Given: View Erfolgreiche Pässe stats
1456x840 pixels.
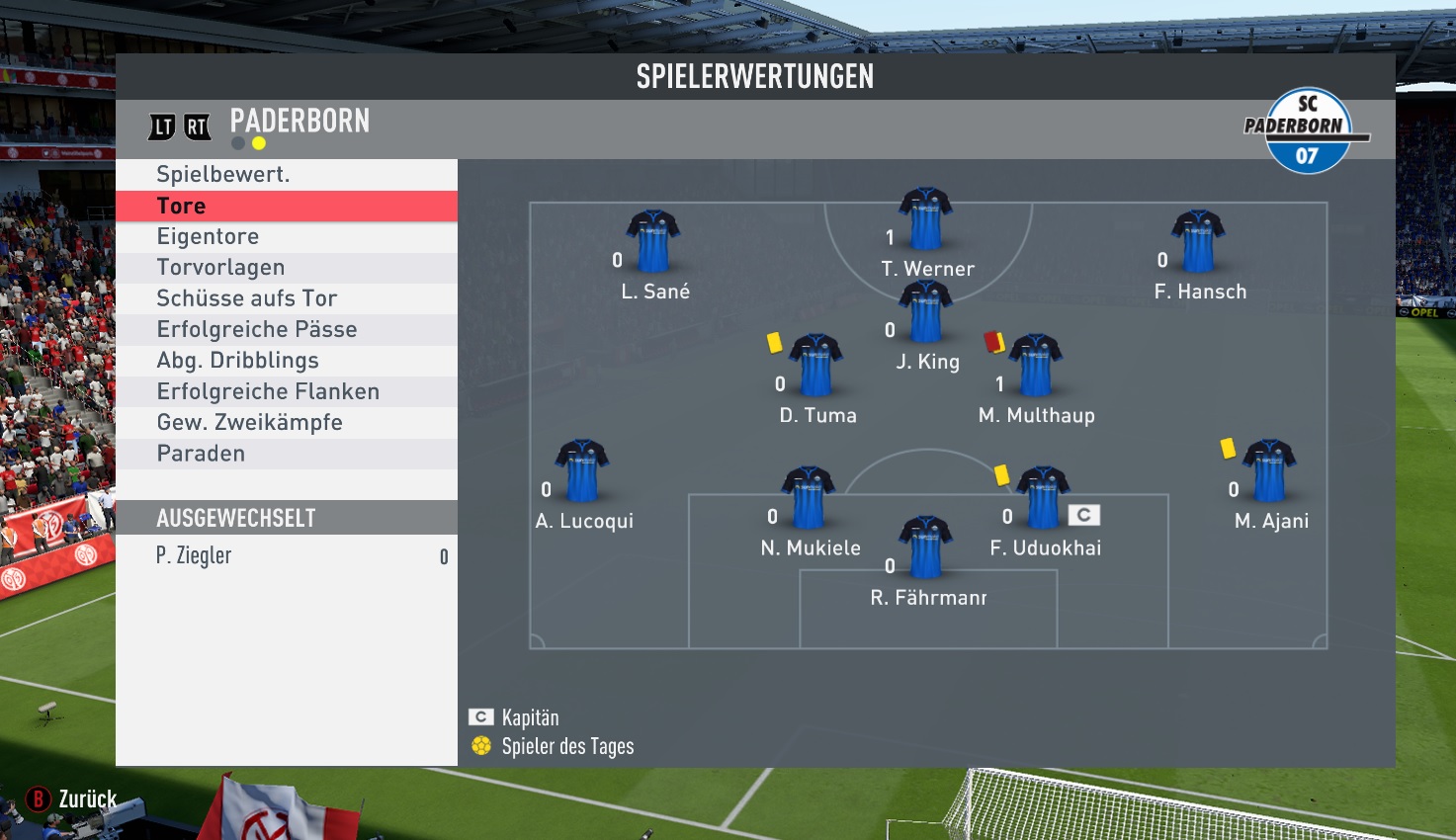Looking at the screenshot, I should (257, 329).
